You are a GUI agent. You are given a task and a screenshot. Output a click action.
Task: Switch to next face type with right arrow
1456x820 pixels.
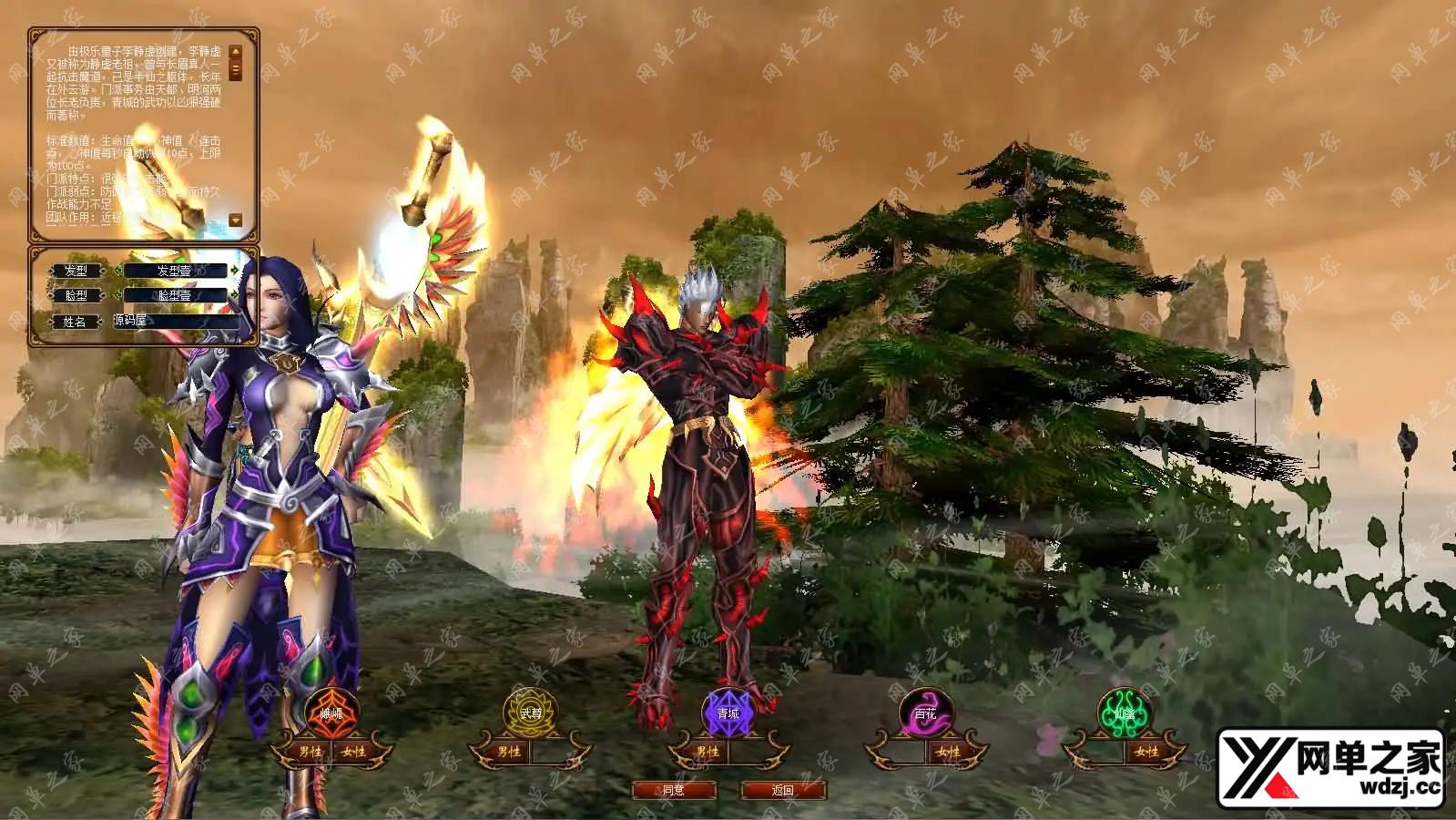pyautogui.click(x=235, y=295)
